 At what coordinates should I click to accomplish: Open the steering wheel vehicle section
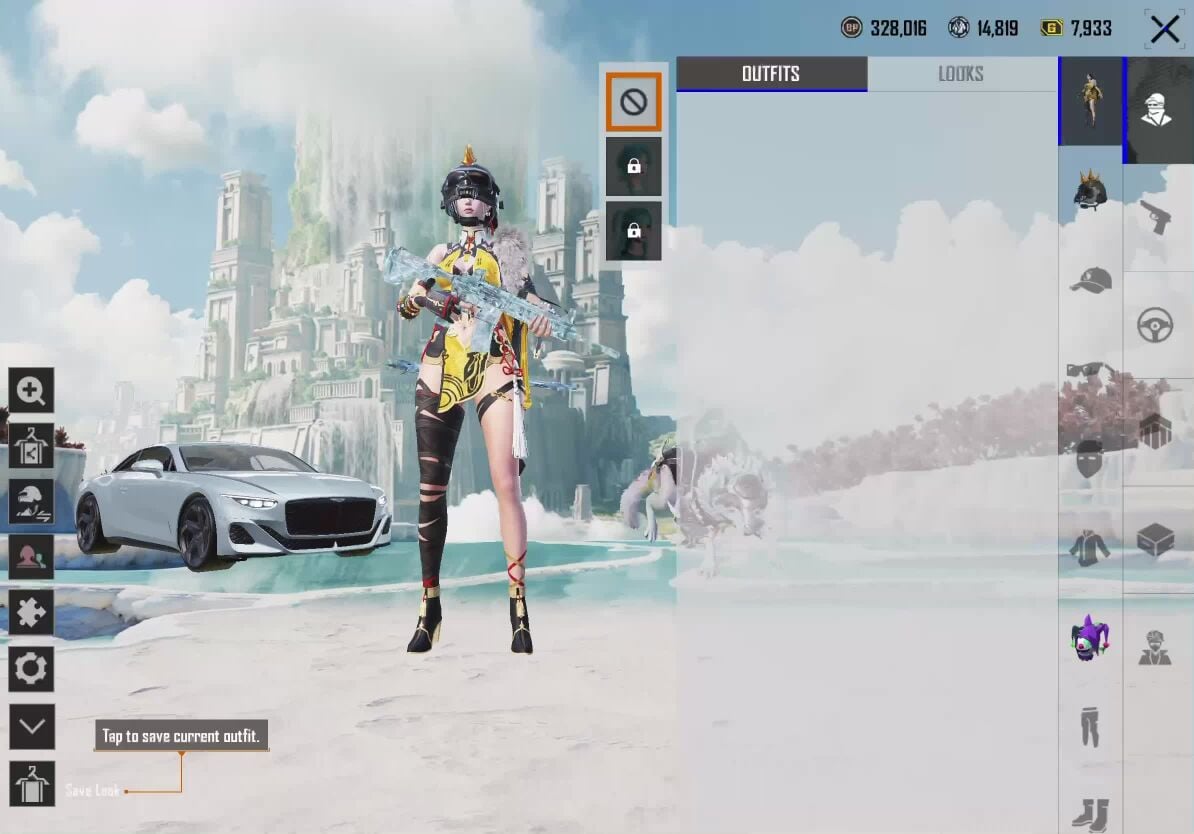1156,325
